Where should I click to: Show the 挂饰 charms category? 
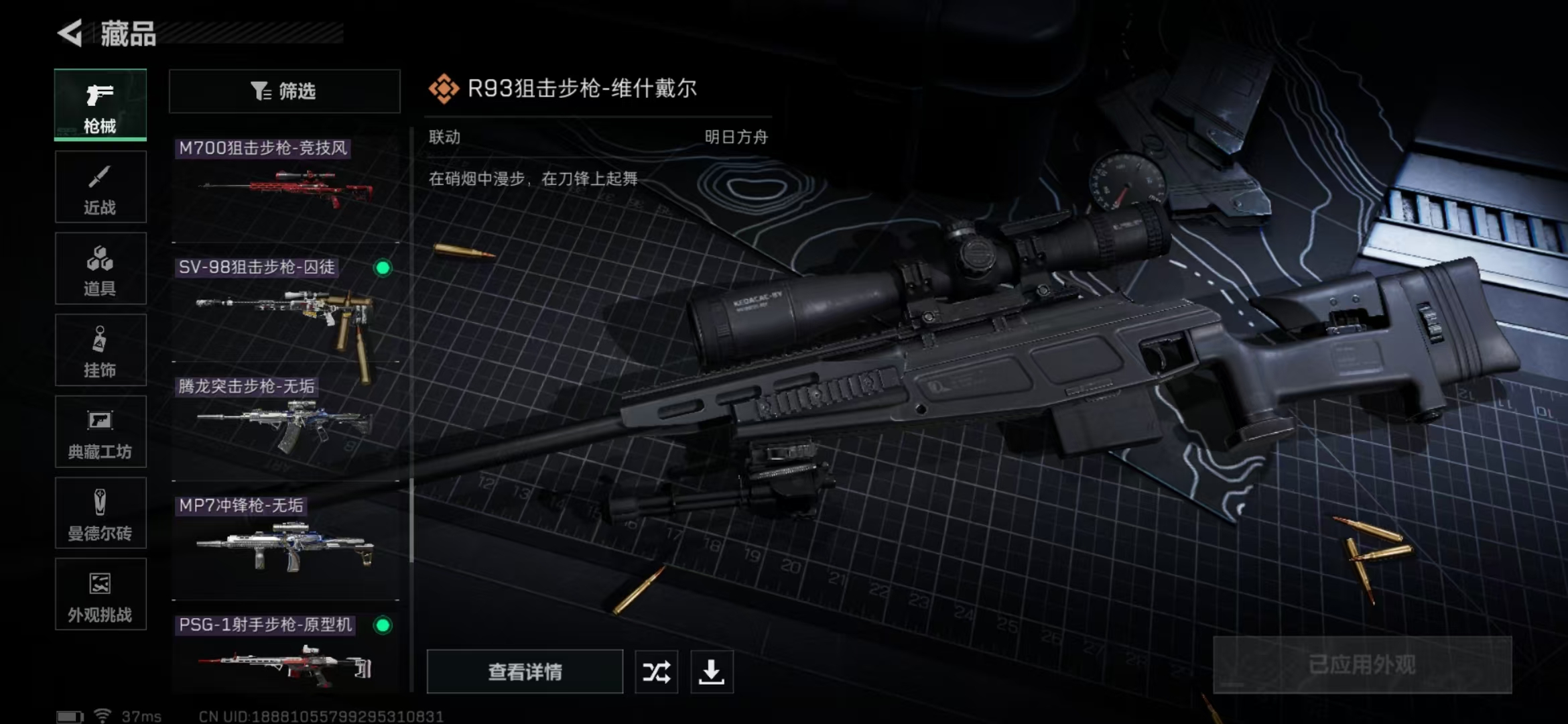point(101,351)
